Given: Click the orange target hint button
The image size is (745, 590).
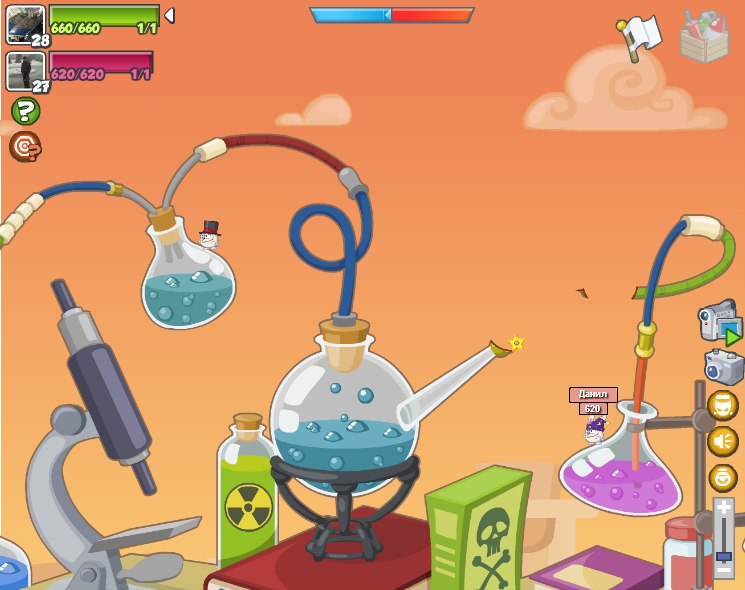Looking at the screenshot, I should click(25, 147).
